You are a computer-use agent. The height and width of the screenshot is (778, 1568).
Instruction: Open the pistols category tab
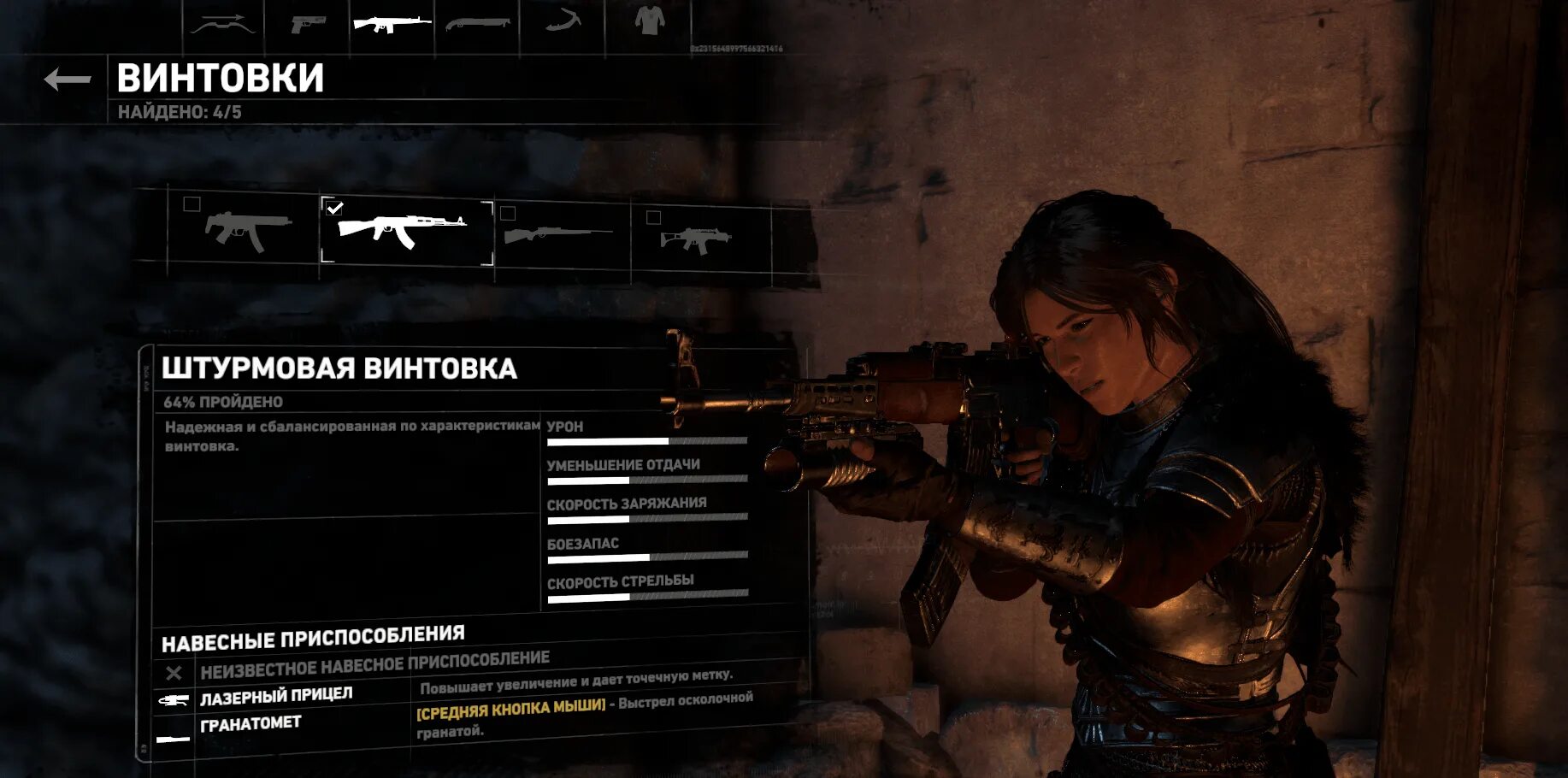point(307,25)
